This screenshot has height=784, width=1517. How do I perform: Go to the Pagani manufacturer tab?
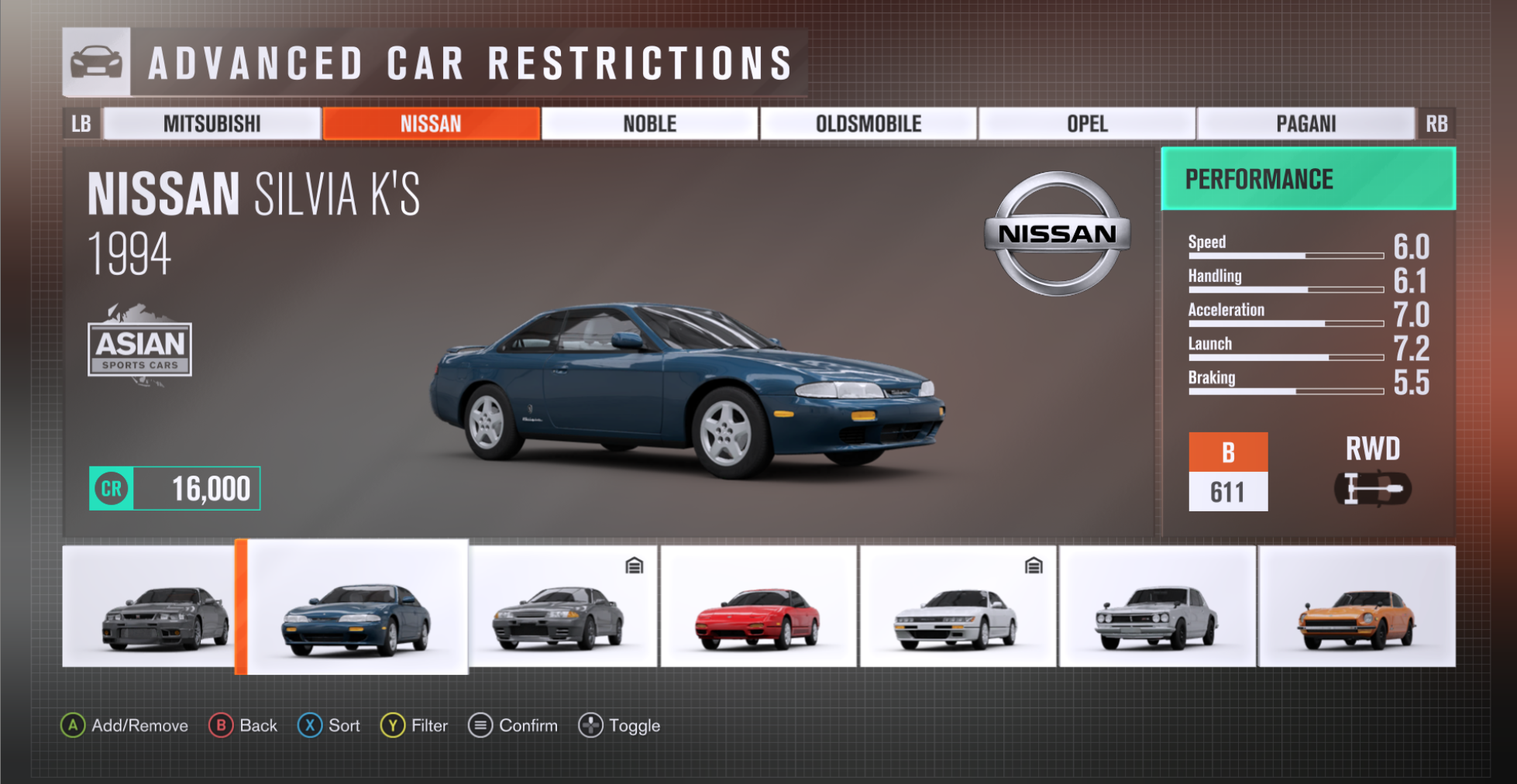pyautogui.click(x=1305, y=124)
